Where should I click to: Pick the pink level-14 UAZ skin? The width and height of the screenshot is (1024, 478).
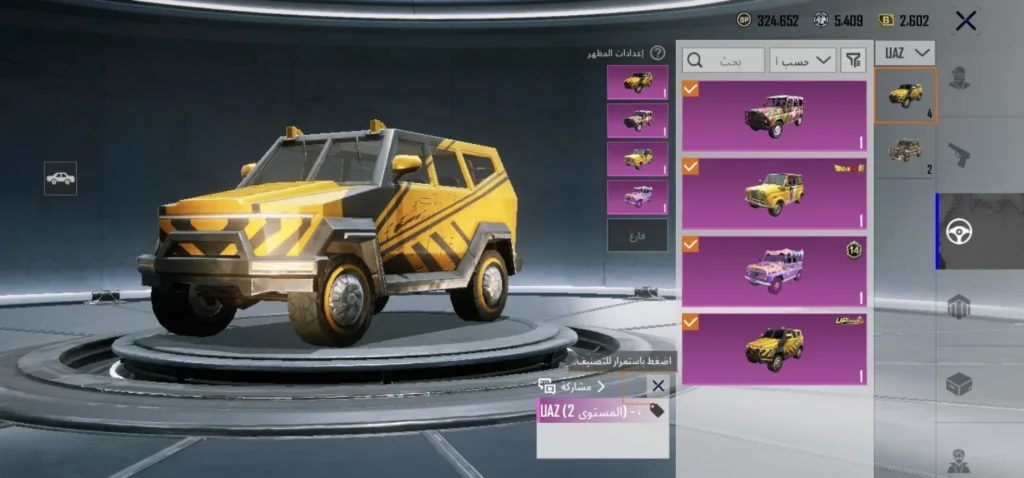pyautogui.click(x=774, y=271)
